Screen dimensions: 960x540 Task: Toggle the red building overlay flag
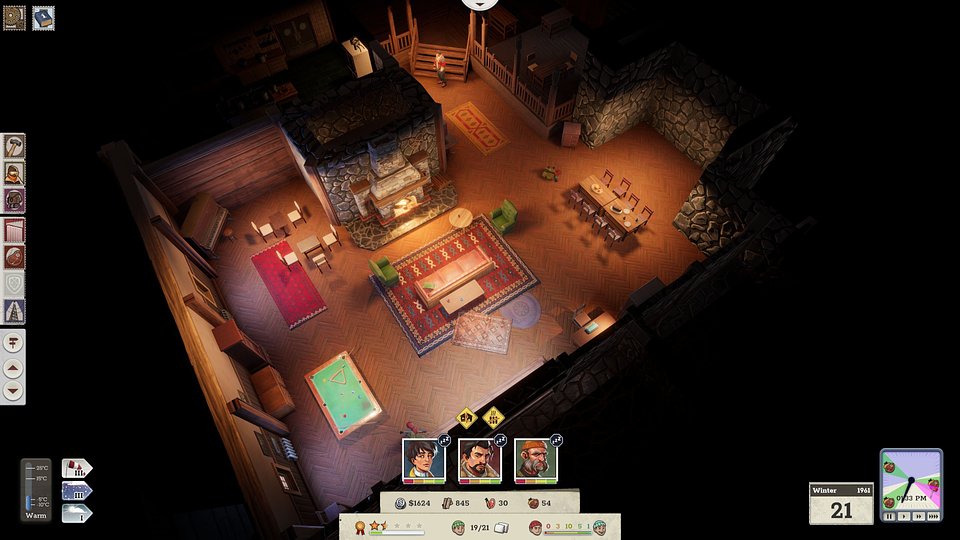(x=76, y=467)
